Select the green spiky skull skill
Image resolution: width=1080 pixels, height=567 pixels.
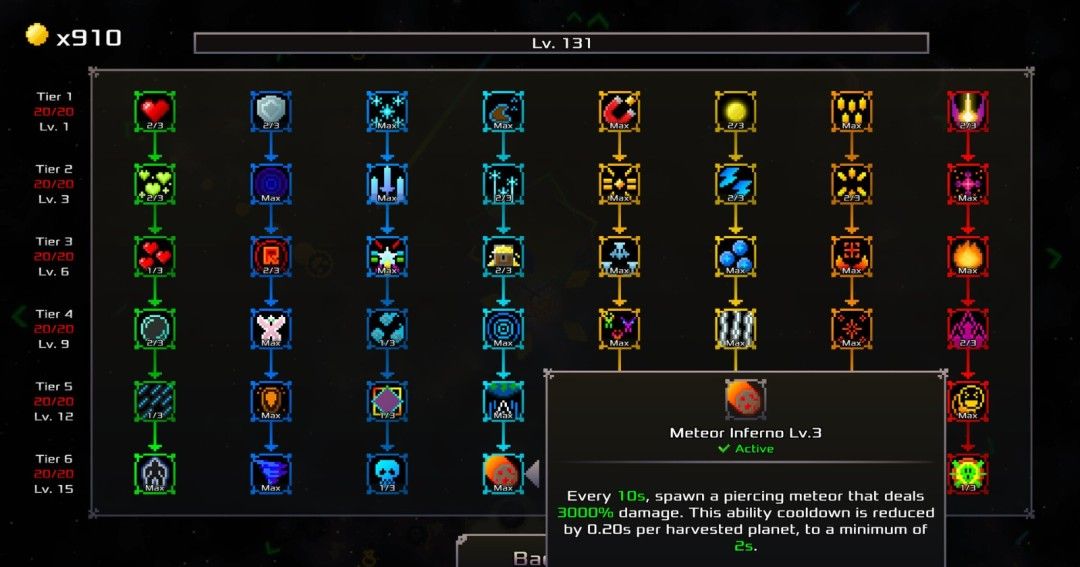967,473
